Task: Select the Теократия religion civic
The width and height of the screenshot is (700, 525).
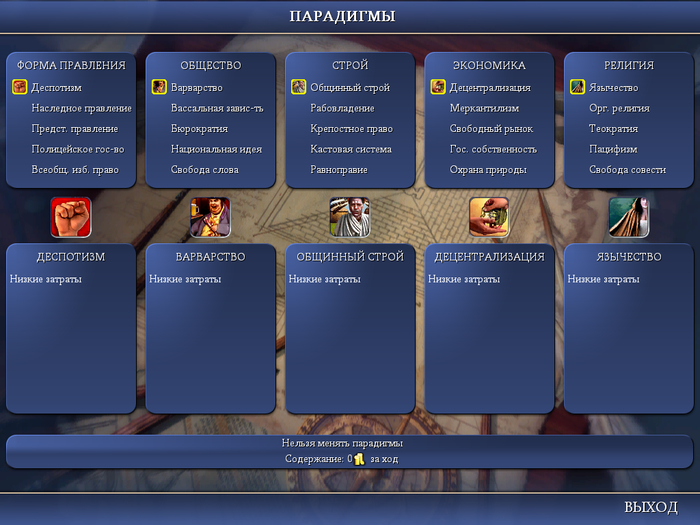Action: 614,129
